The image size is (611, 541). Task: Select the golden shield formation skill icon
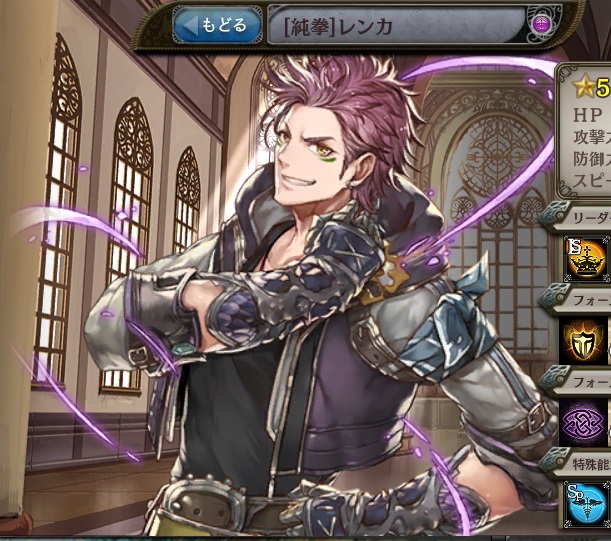[588, 342]
